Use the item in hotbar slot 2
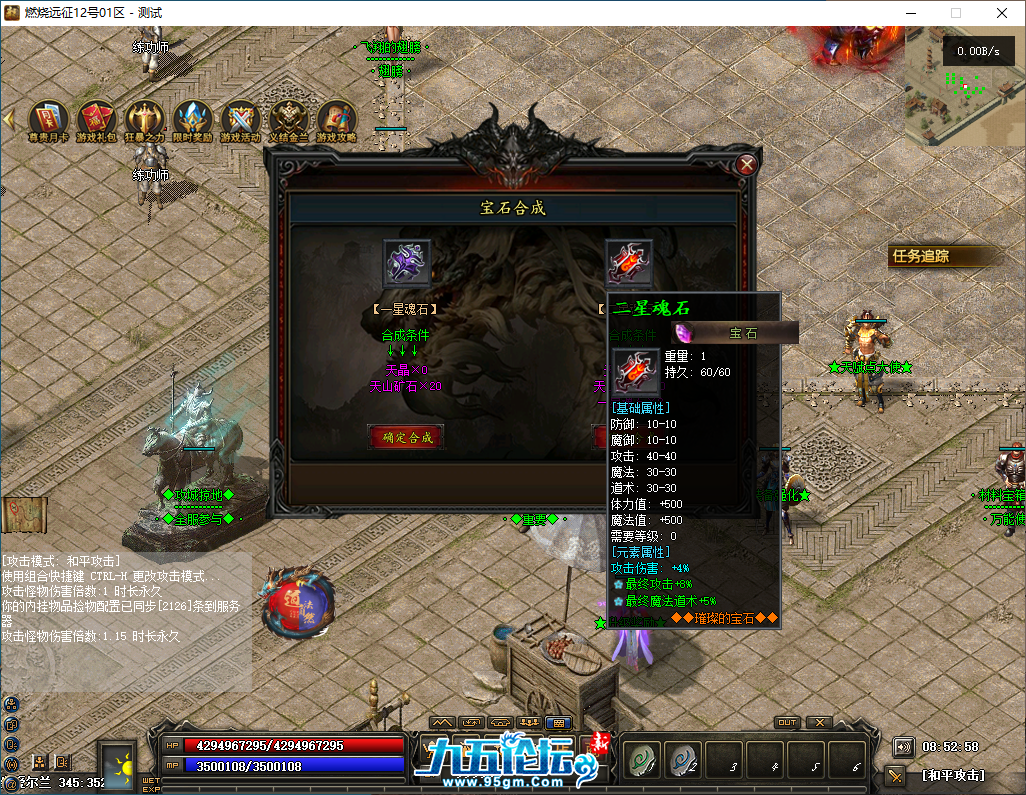Image resolution: width=1026 pixels, height=795 pixels. pos(684,760)
